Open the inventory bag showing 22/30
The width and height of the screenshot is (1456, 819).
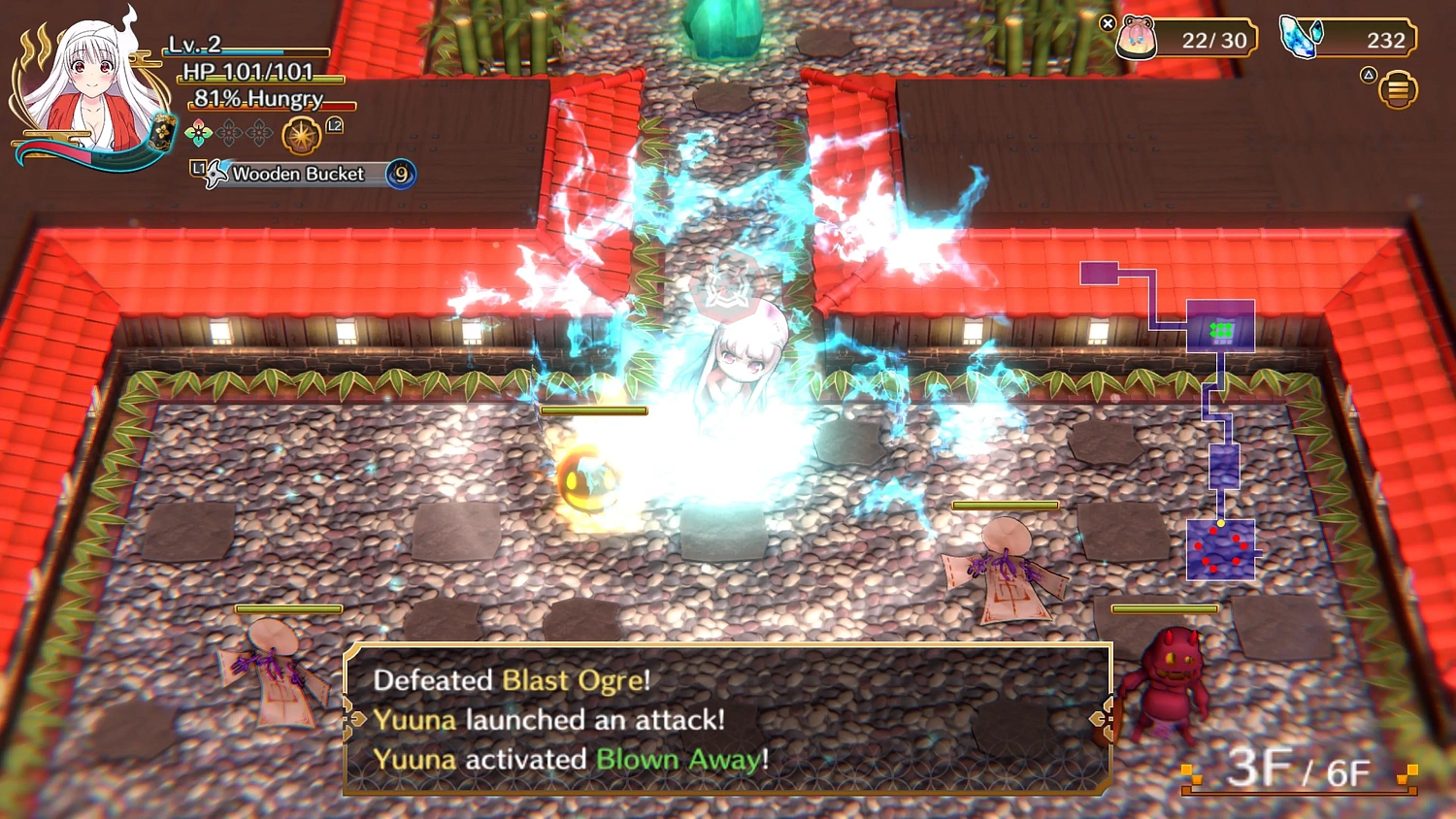1204,39
